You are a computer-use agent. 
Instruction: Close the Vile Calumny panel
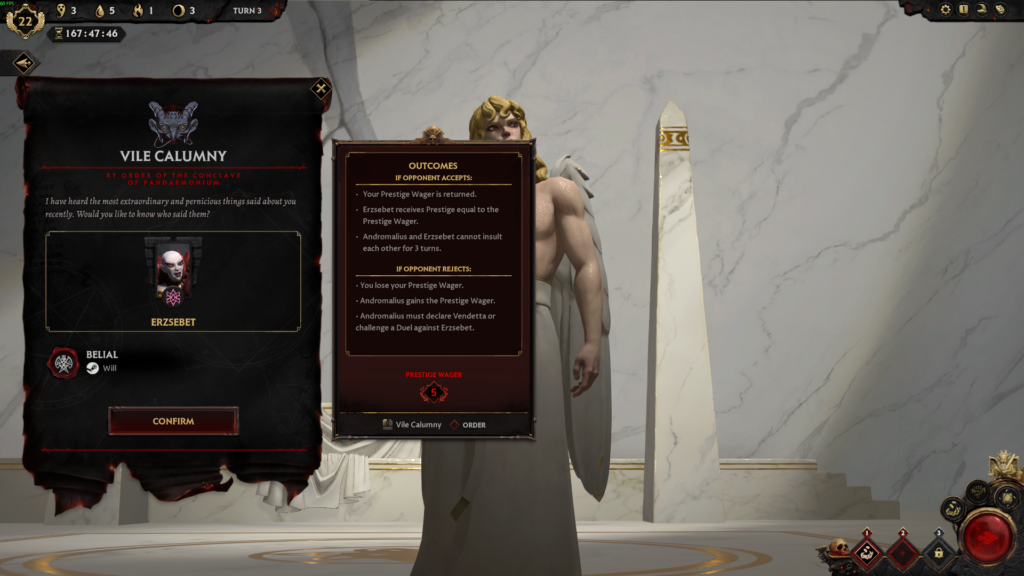320,88
